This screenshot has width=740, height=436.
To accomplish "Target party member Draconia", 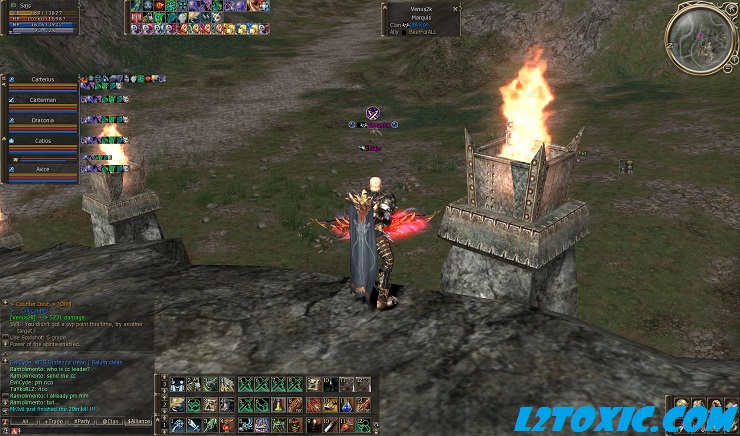I will point(42,120).
